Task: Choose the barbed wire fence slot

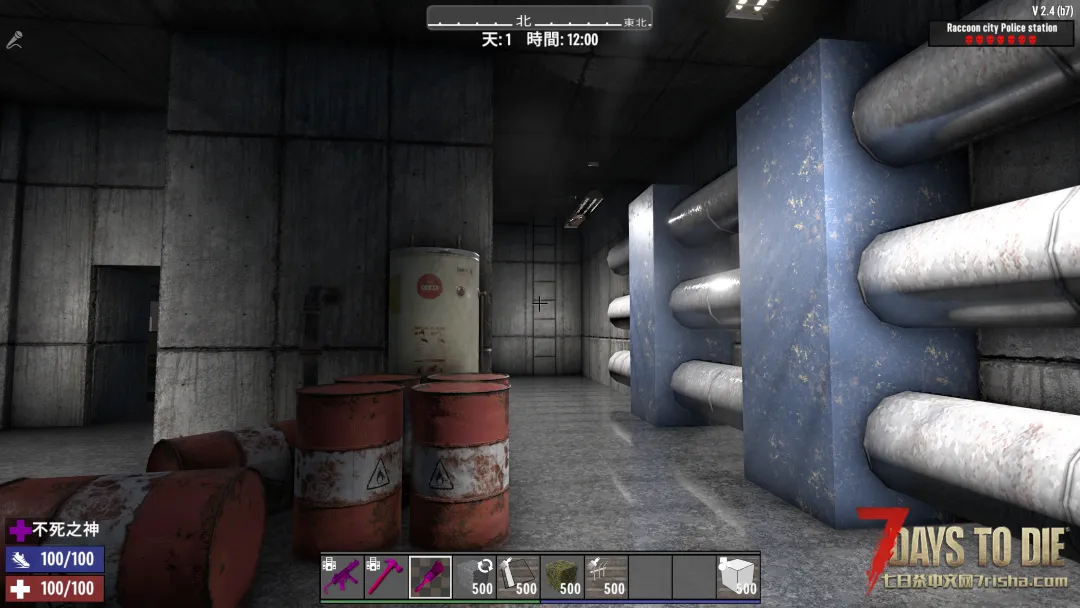Action: (x=606, y=577)
